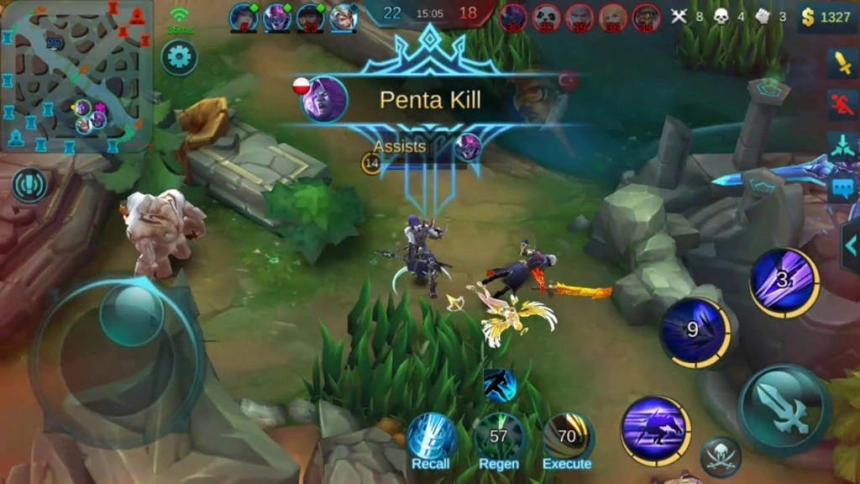This screenshot has height=484, width=860.
Task: Use the Regen ability
Action: coord(498,438)
